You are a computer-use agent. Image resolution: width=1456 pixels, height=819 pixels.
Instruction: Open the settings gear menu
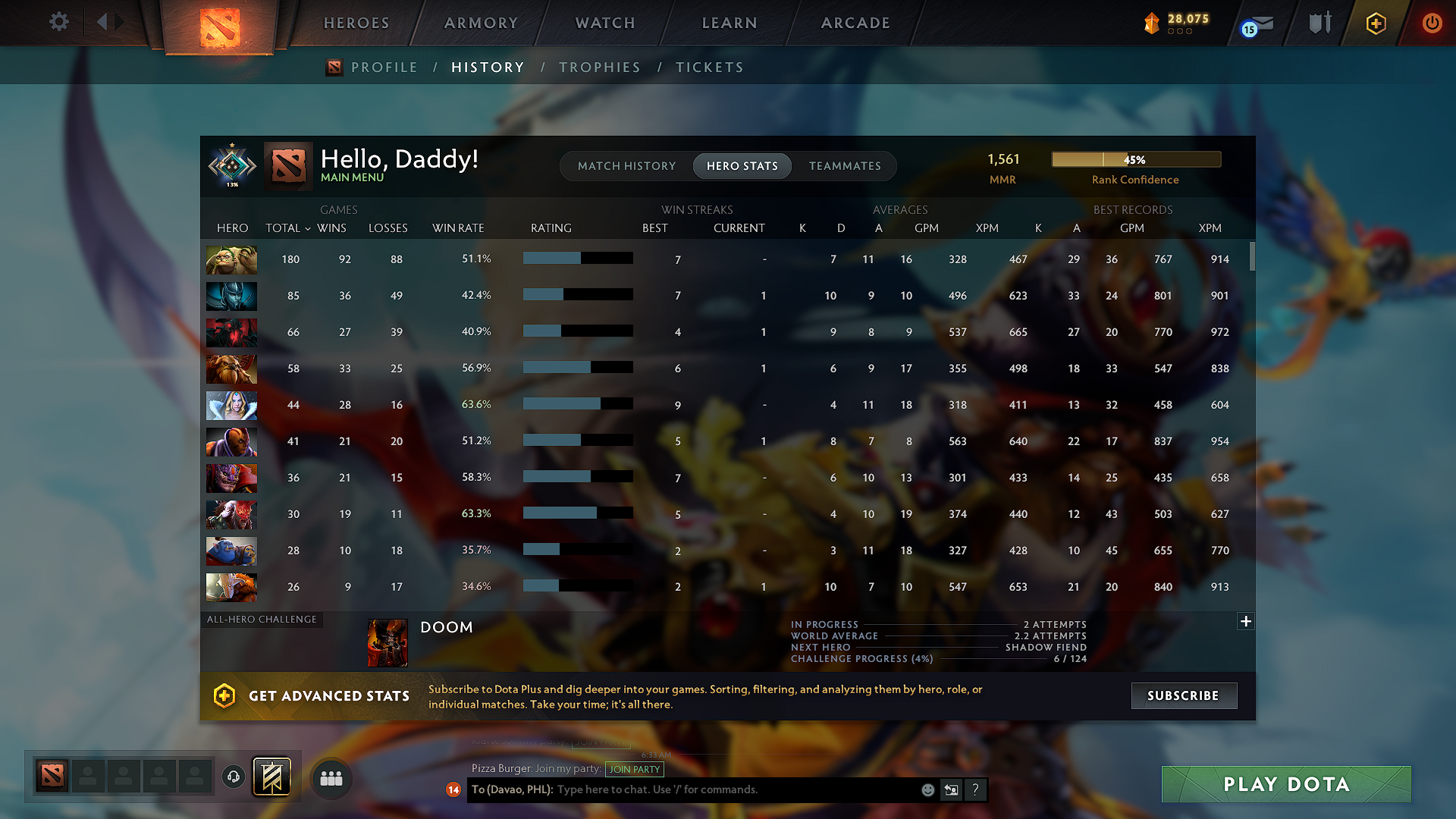[59, 22]
